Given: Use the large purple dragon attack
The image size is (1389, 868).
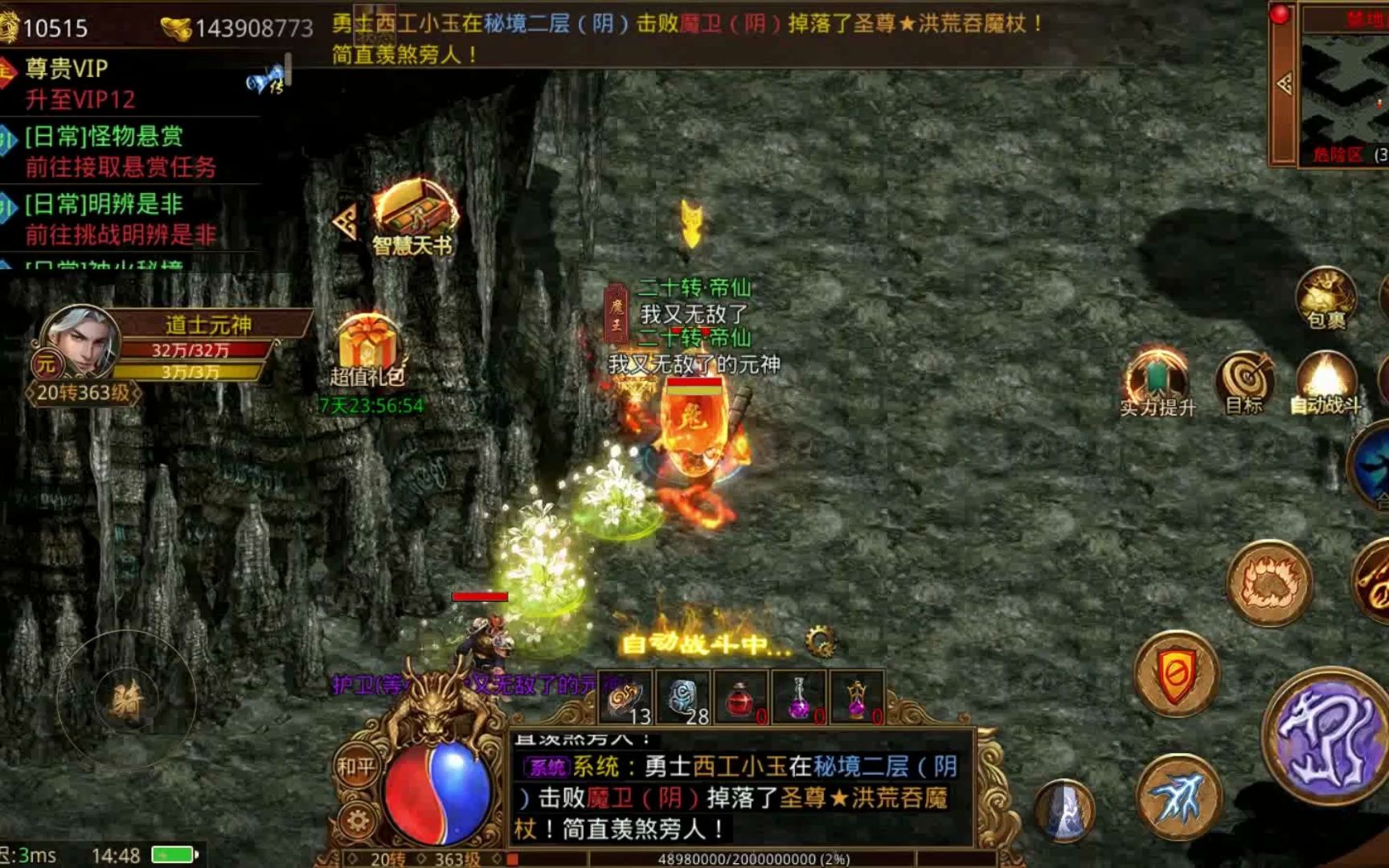Looking at the screenshot, I should pyautogui.click(x=1327, y=736).
